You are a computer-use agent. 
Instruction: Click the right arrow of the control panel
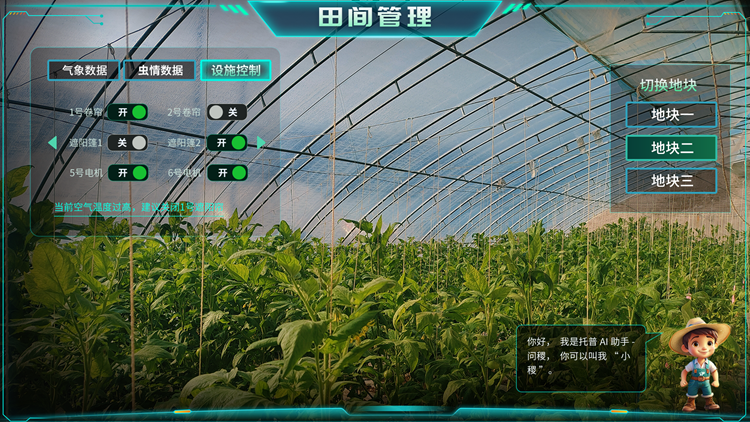click(262, 143)
